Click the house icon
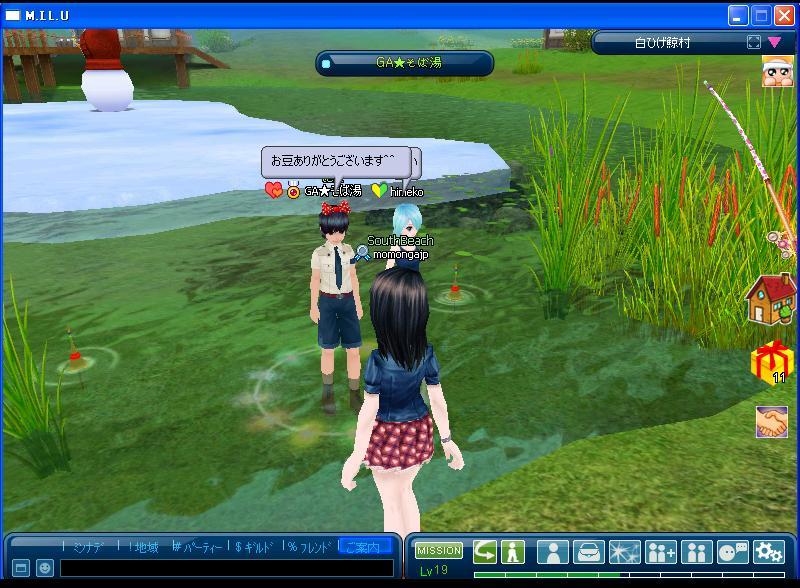This screenshot has width=800, height=588. coord(771,299)
